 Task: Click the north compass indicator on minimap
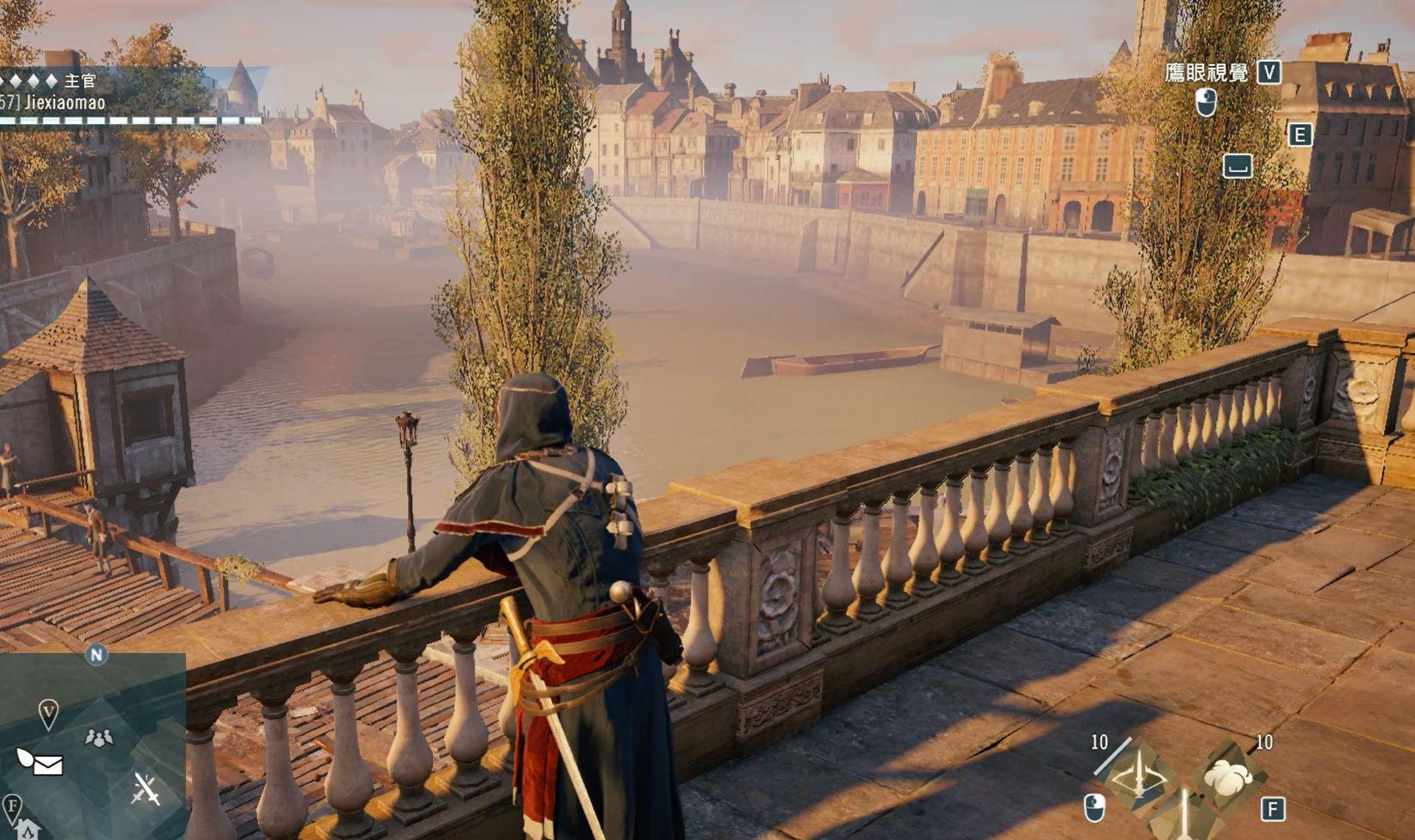(x=96, y=655)
